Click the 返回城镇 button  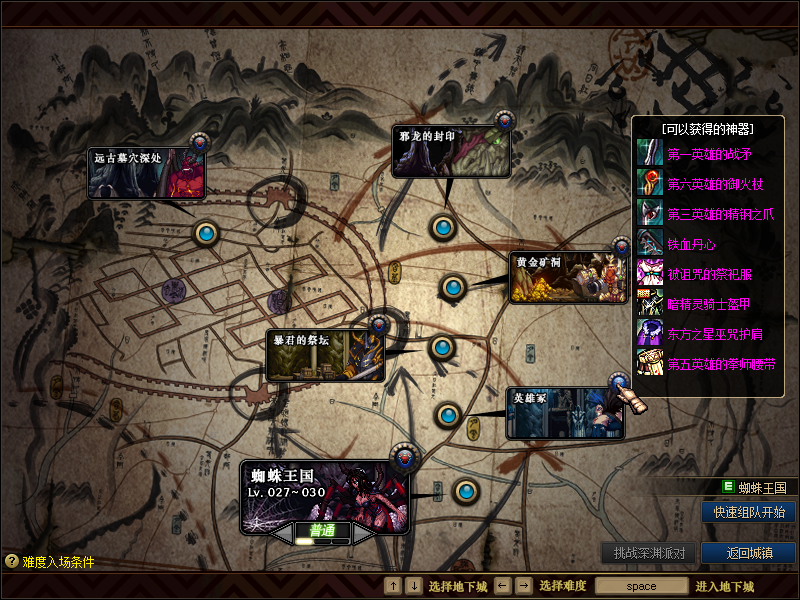[x=749, y=553]
